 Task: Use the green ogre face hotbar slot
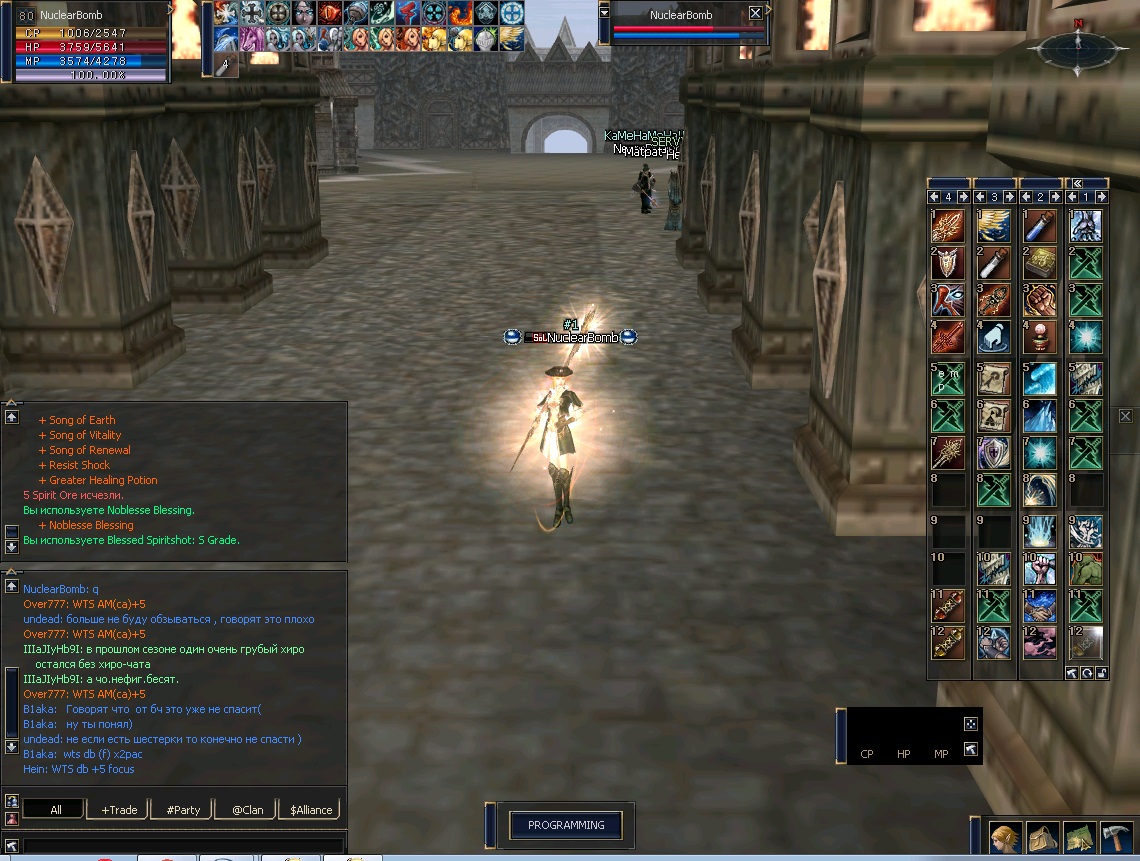(x=1086, y=569)
